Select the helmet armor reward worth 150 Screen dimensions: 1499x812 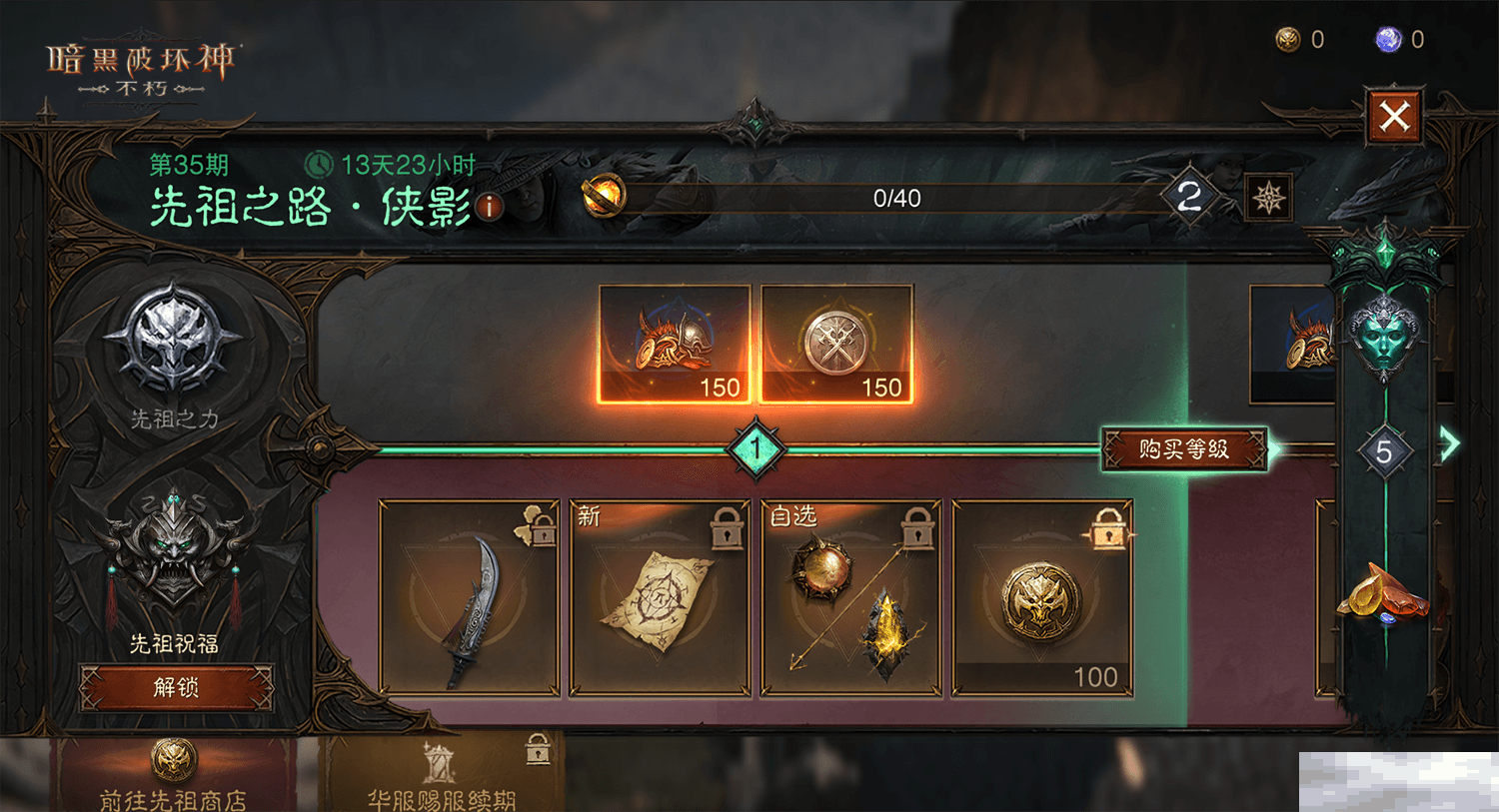pyautogui.click(x=675, y=345)
